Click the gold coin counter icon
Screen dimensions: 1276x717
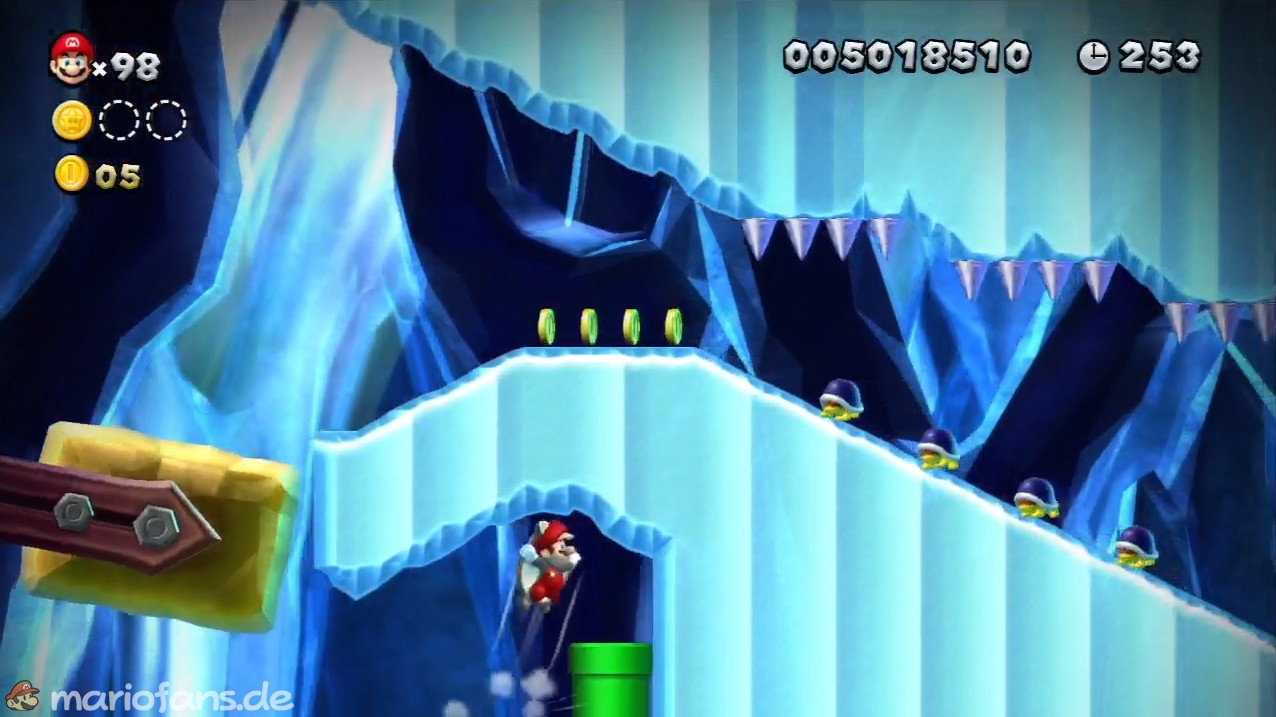click(72, 175)
